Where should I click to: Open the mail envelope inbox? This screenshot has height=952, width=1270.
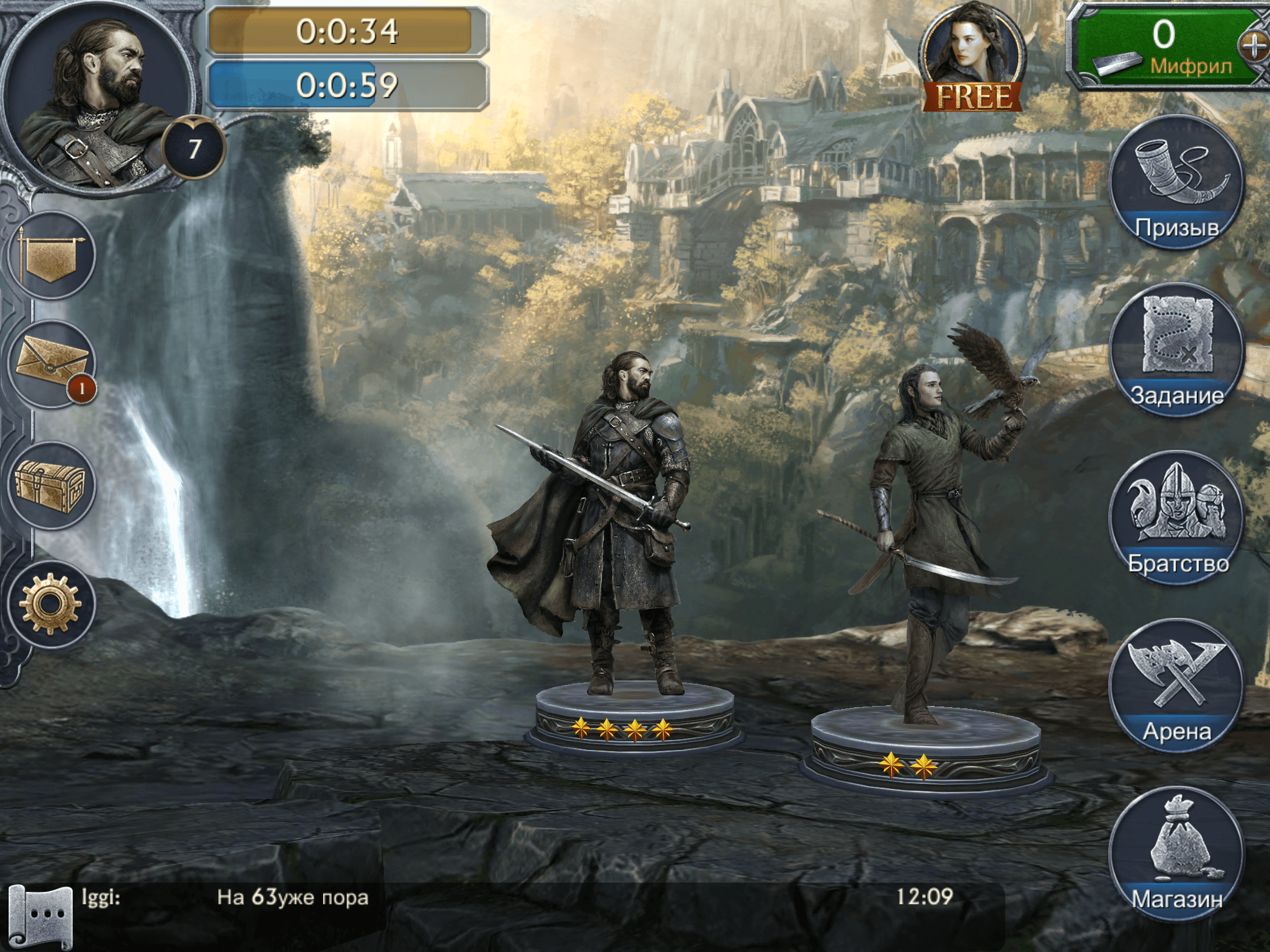coord(52,364)
